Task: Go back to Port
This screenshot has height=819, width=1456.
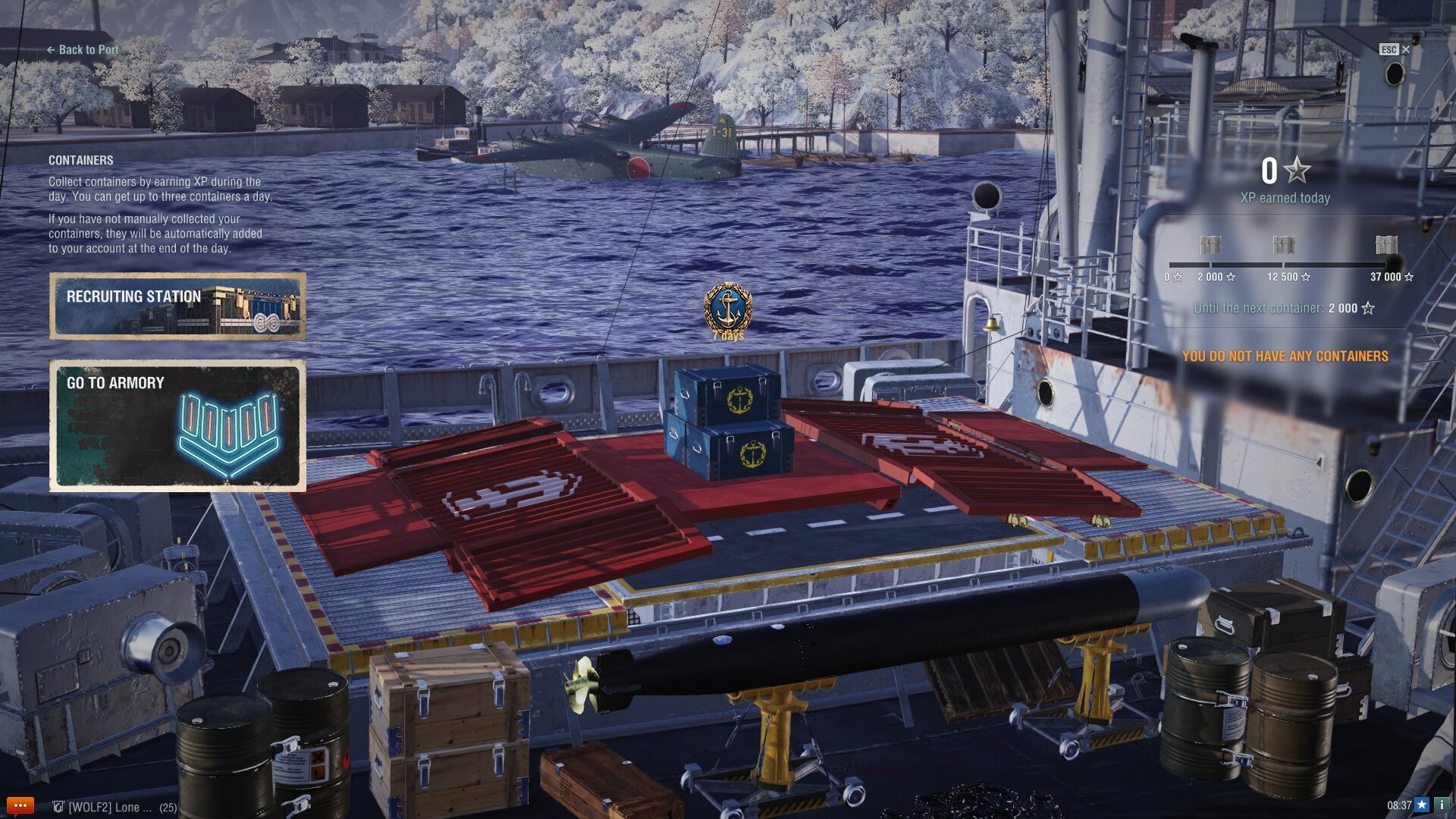Action: pos(83,50)
